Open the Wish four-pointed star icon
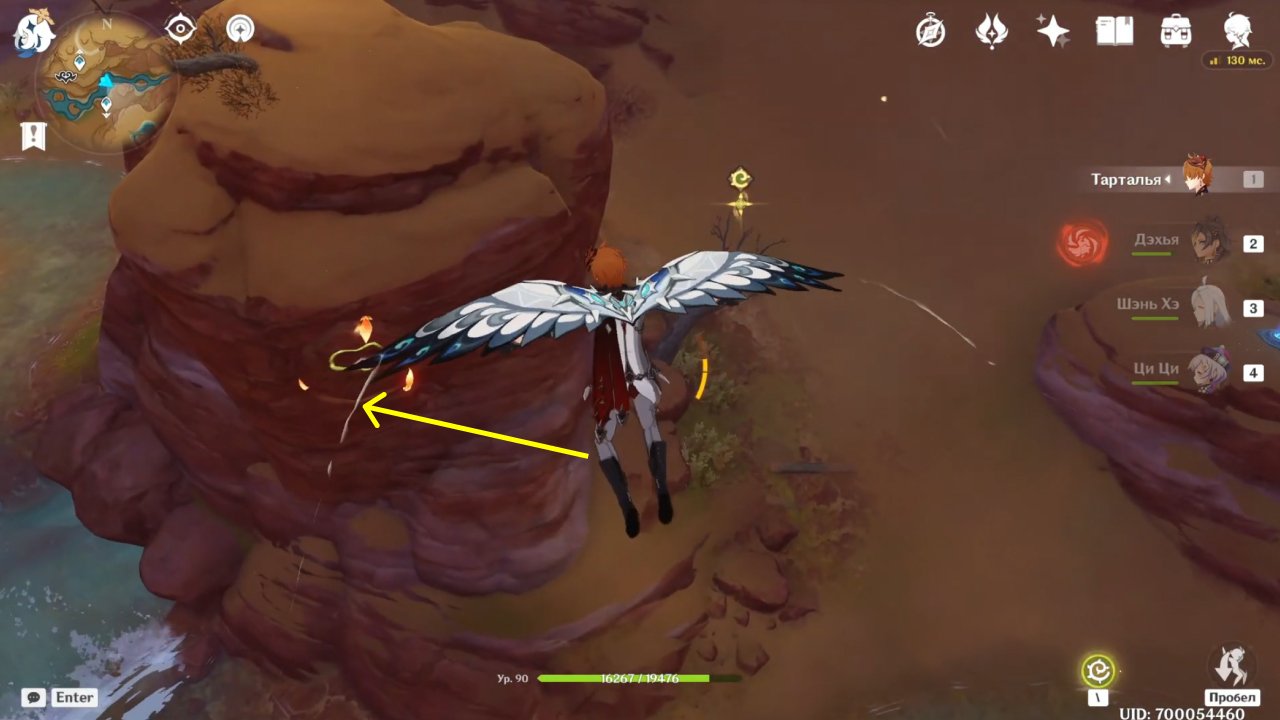 1053,32
